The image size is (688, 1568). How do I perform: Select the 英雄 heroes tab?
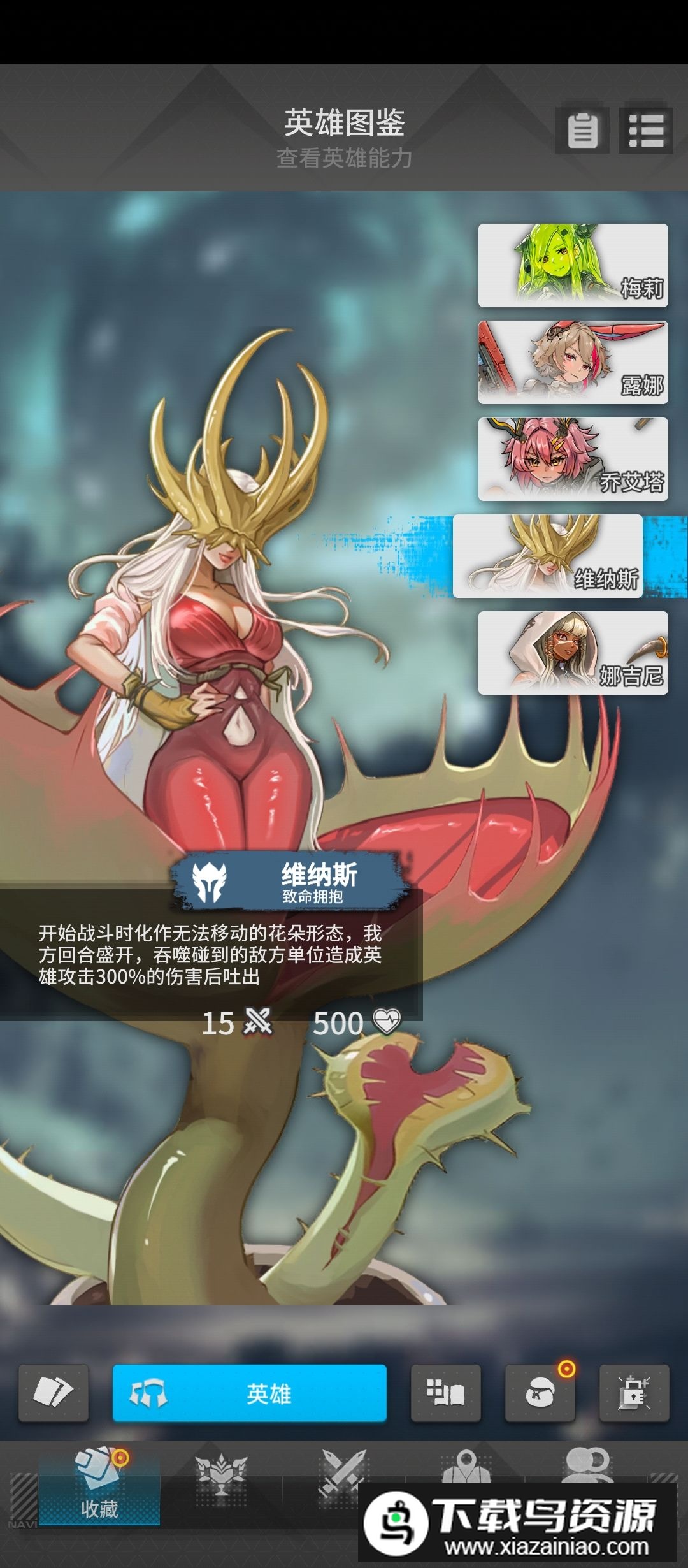pos(250,1393)
